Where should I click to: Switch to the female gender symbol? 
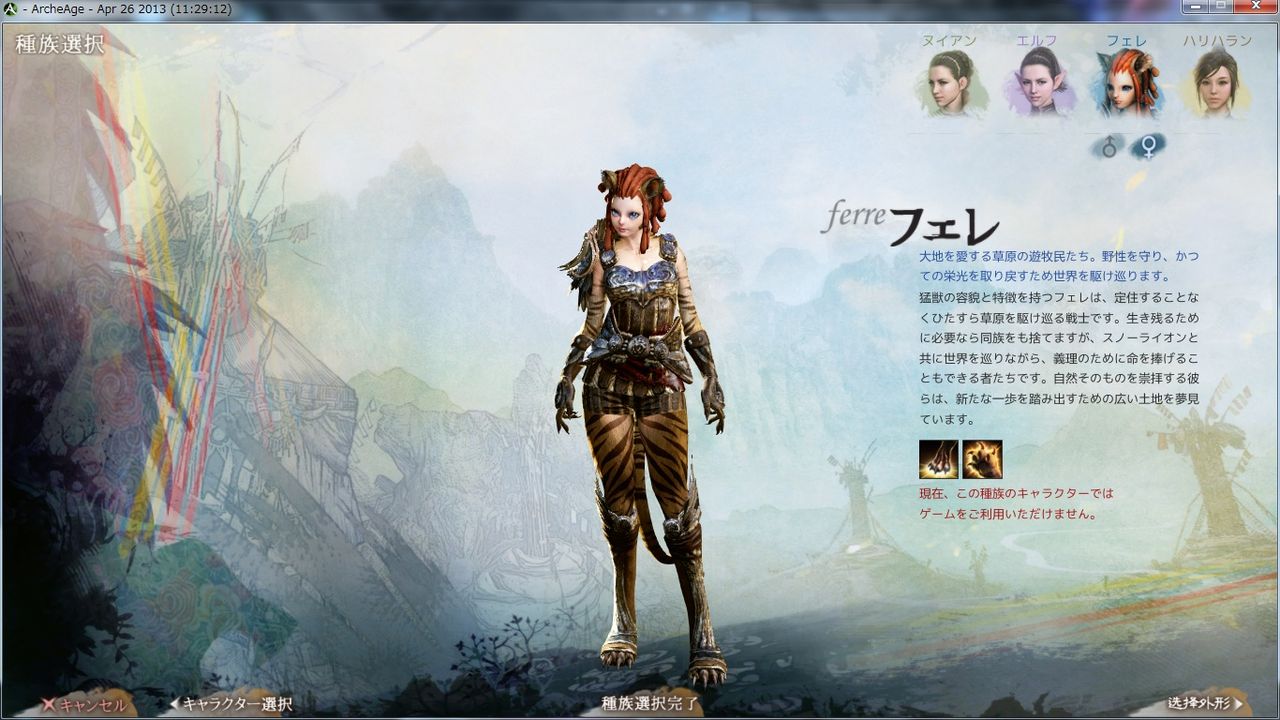click(x=1146, y=144)
